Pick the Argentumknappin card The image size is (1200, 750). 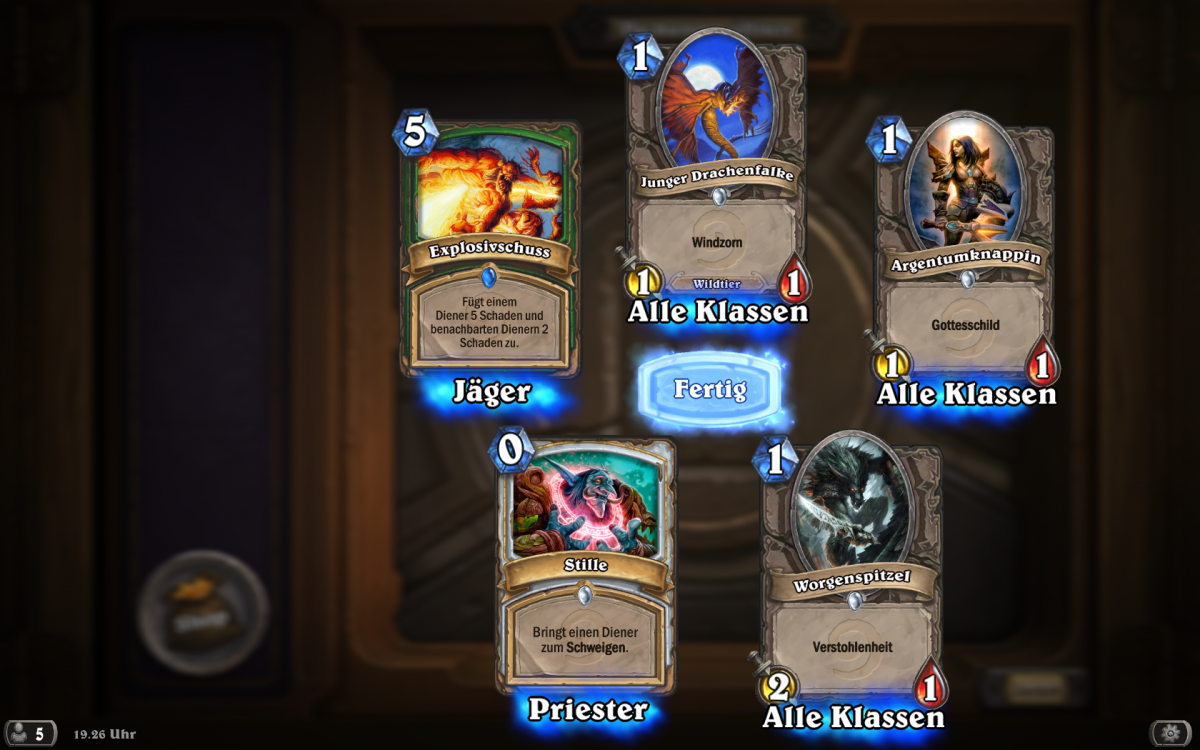point(966,255)
